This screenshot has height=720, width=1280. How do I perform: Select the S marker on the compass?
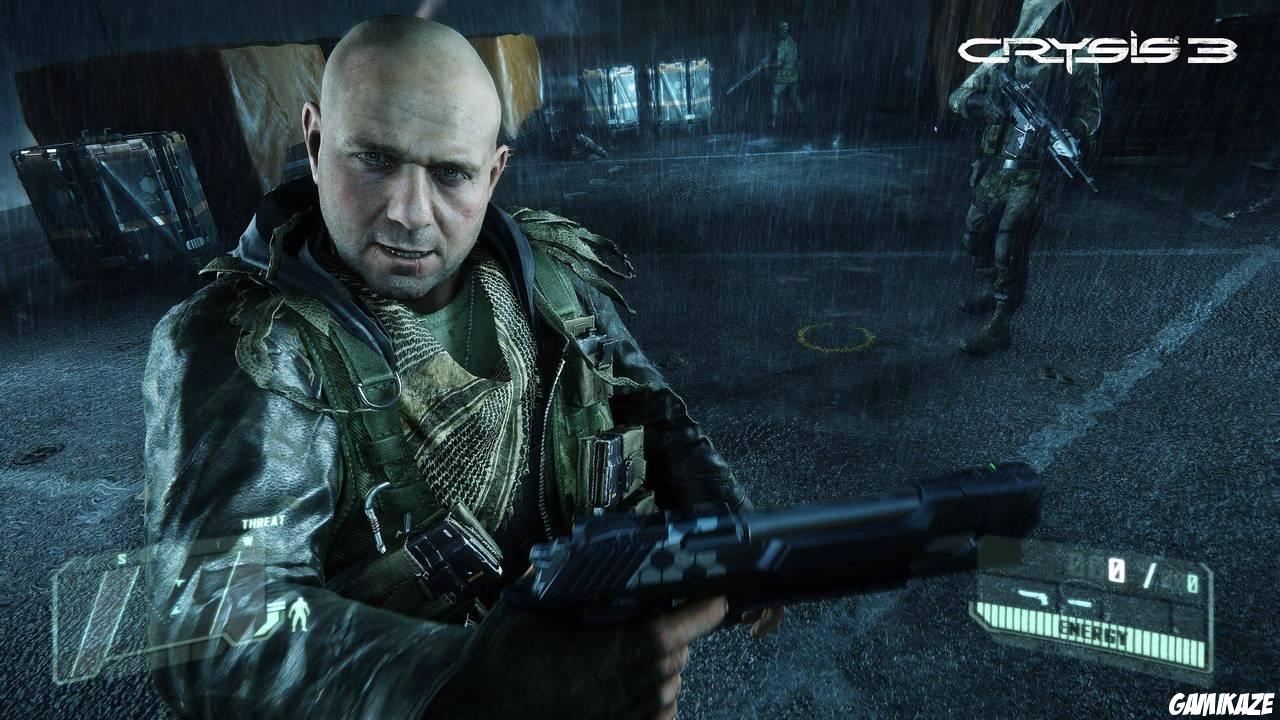point(120,559)
